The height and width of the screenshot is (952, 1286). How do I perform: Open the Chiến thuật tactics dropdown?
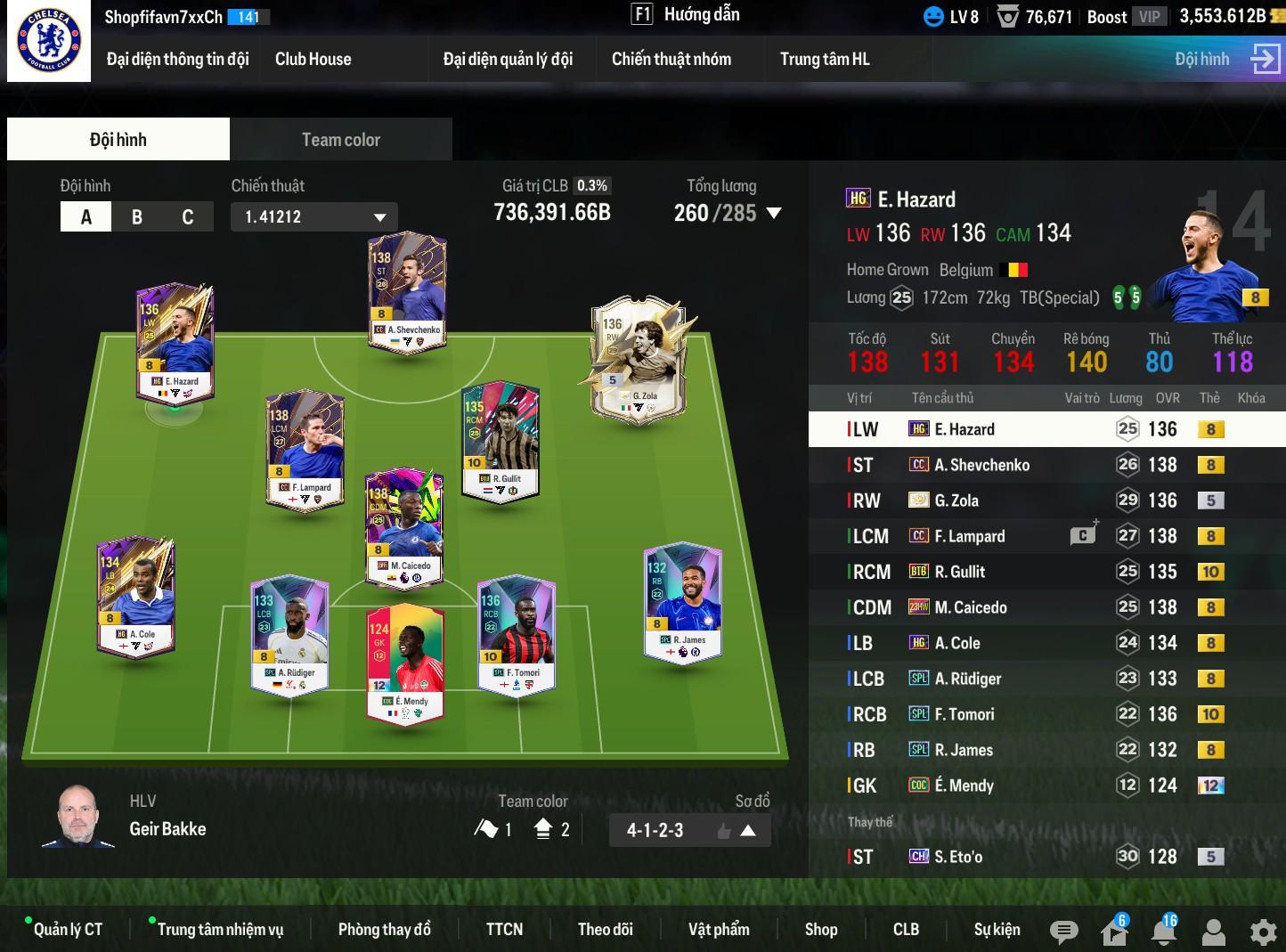[313, 217]
